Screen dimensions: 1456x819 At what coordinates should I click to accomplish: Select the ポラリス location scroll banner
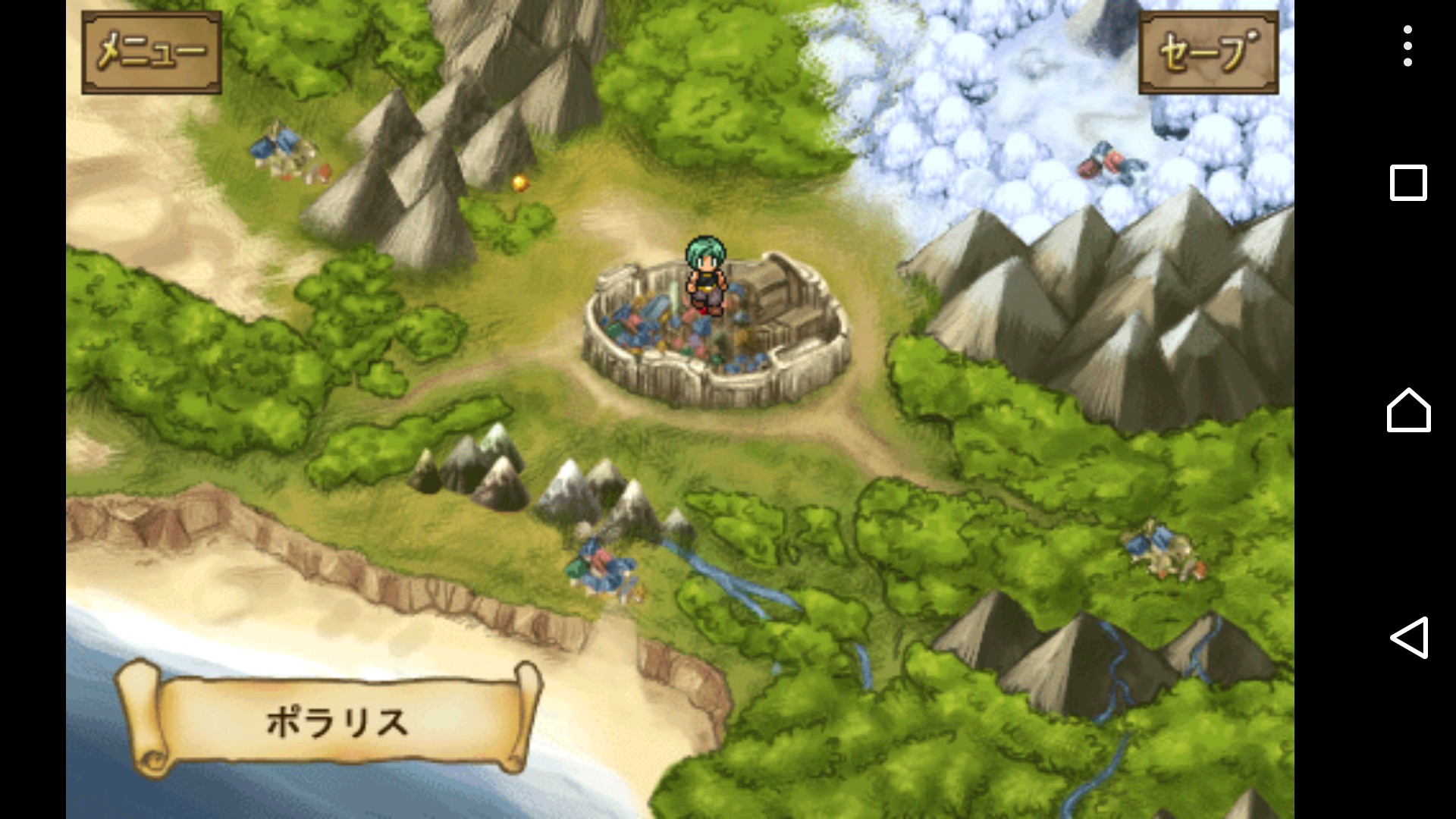(x=334, y=720)
